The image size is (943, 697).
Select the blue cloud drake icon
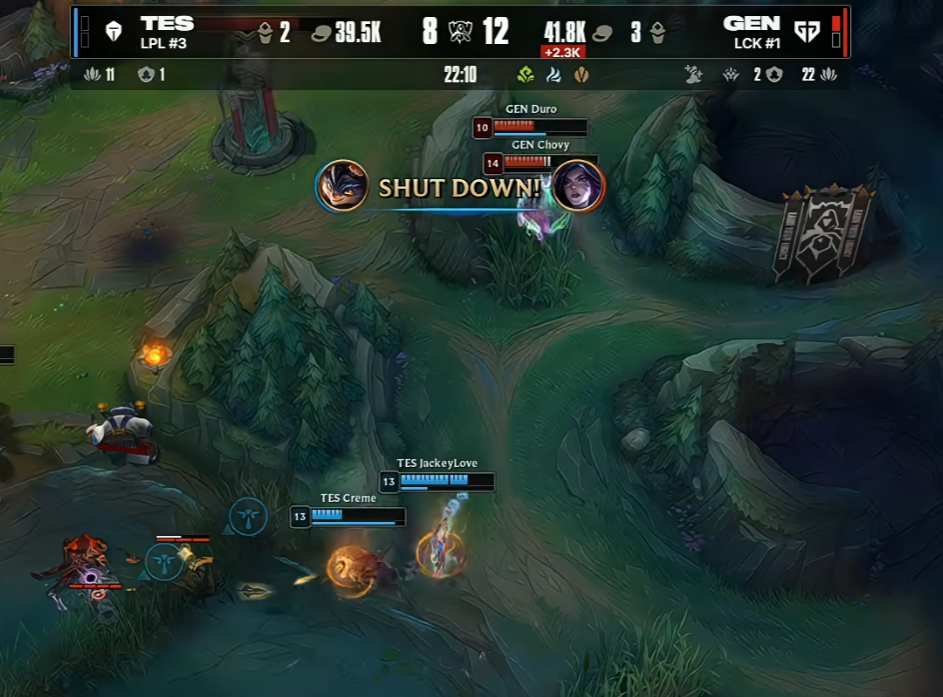pos(553,75)
